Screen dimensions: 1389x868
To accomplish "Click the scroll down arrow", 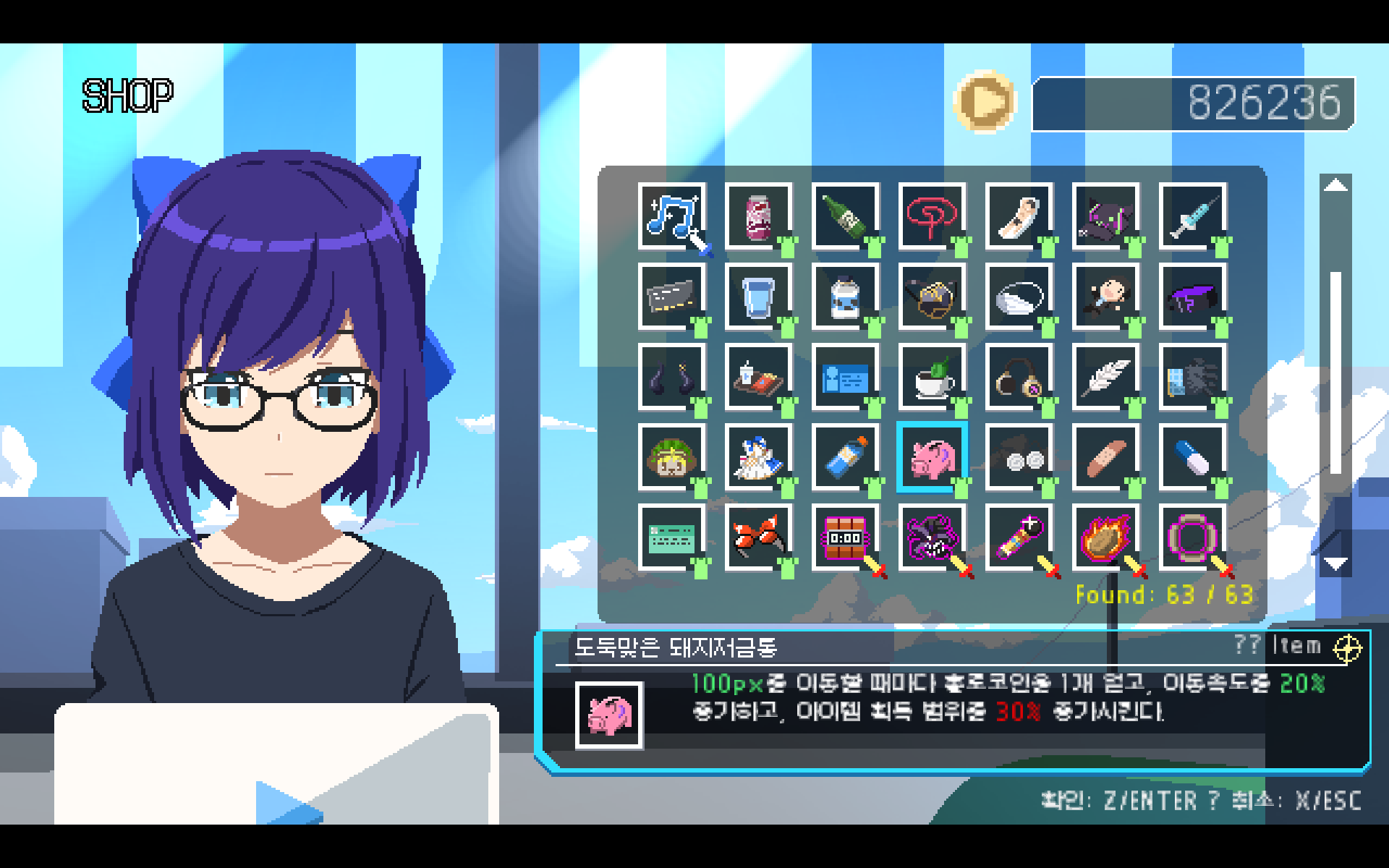I will [x=1335, y=563].
